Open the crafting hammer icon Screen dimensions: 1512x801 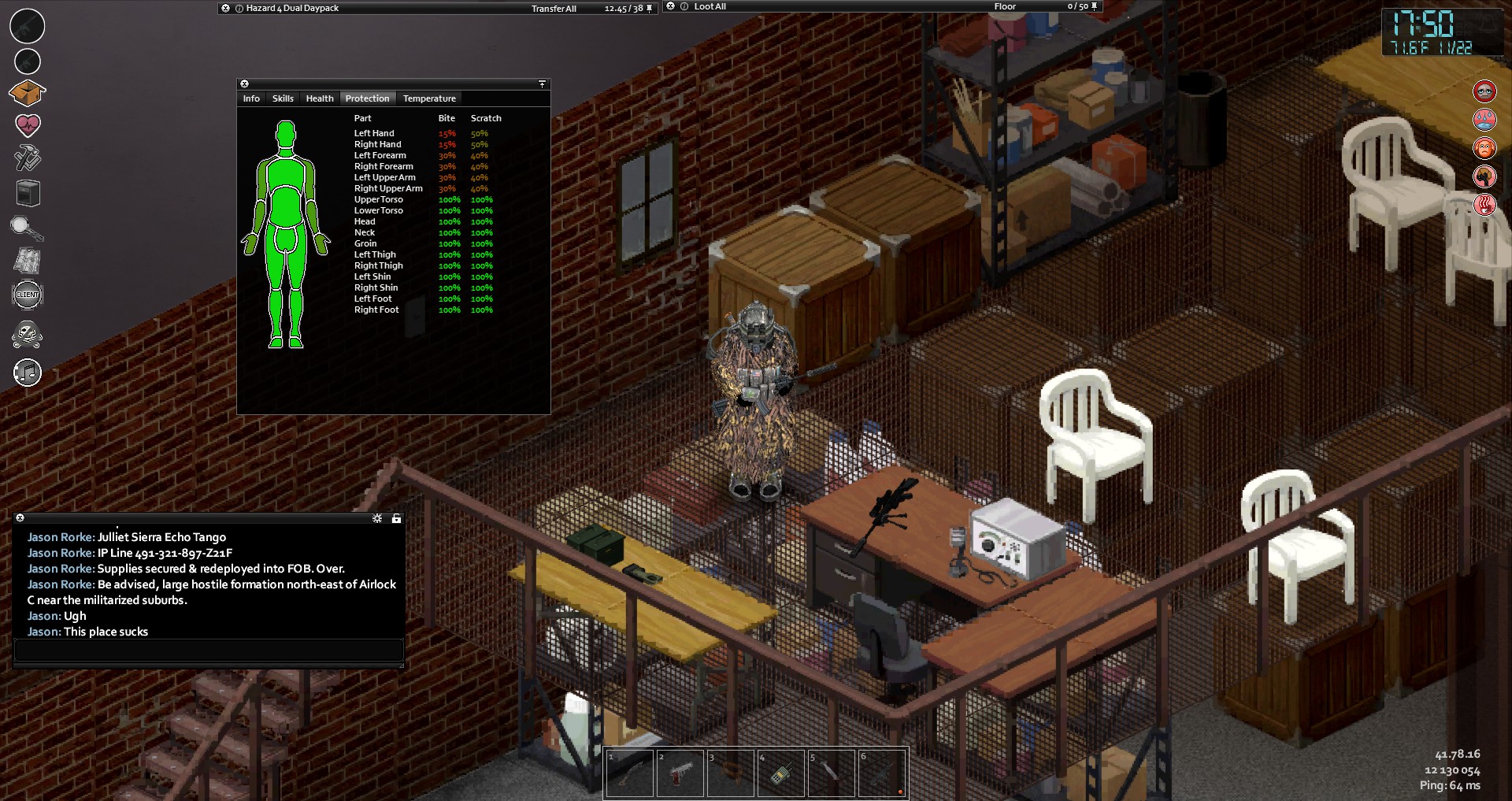point(28,158)
